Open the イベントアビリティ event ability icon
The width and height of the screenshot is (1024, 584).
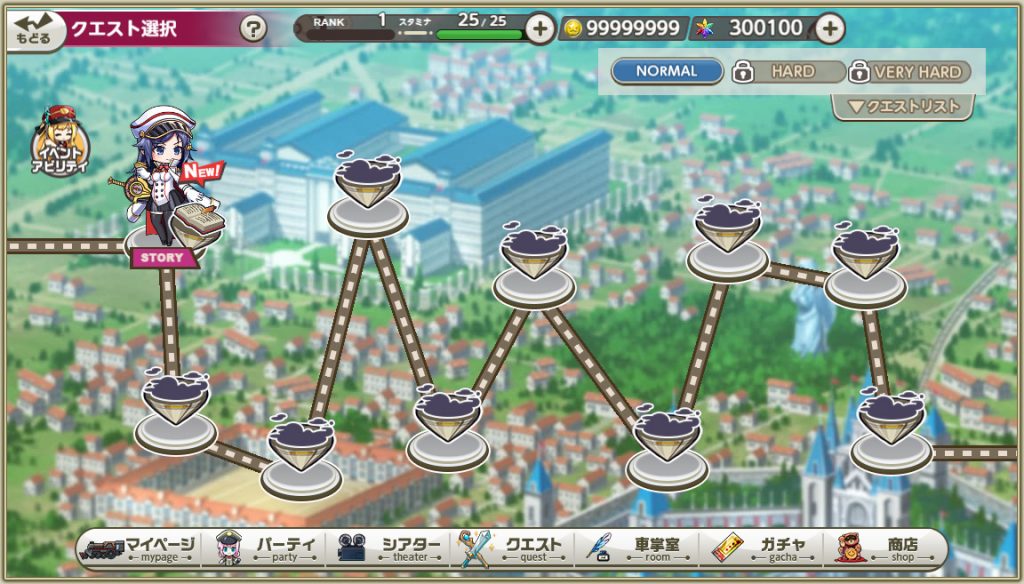[x=62, y=140]
